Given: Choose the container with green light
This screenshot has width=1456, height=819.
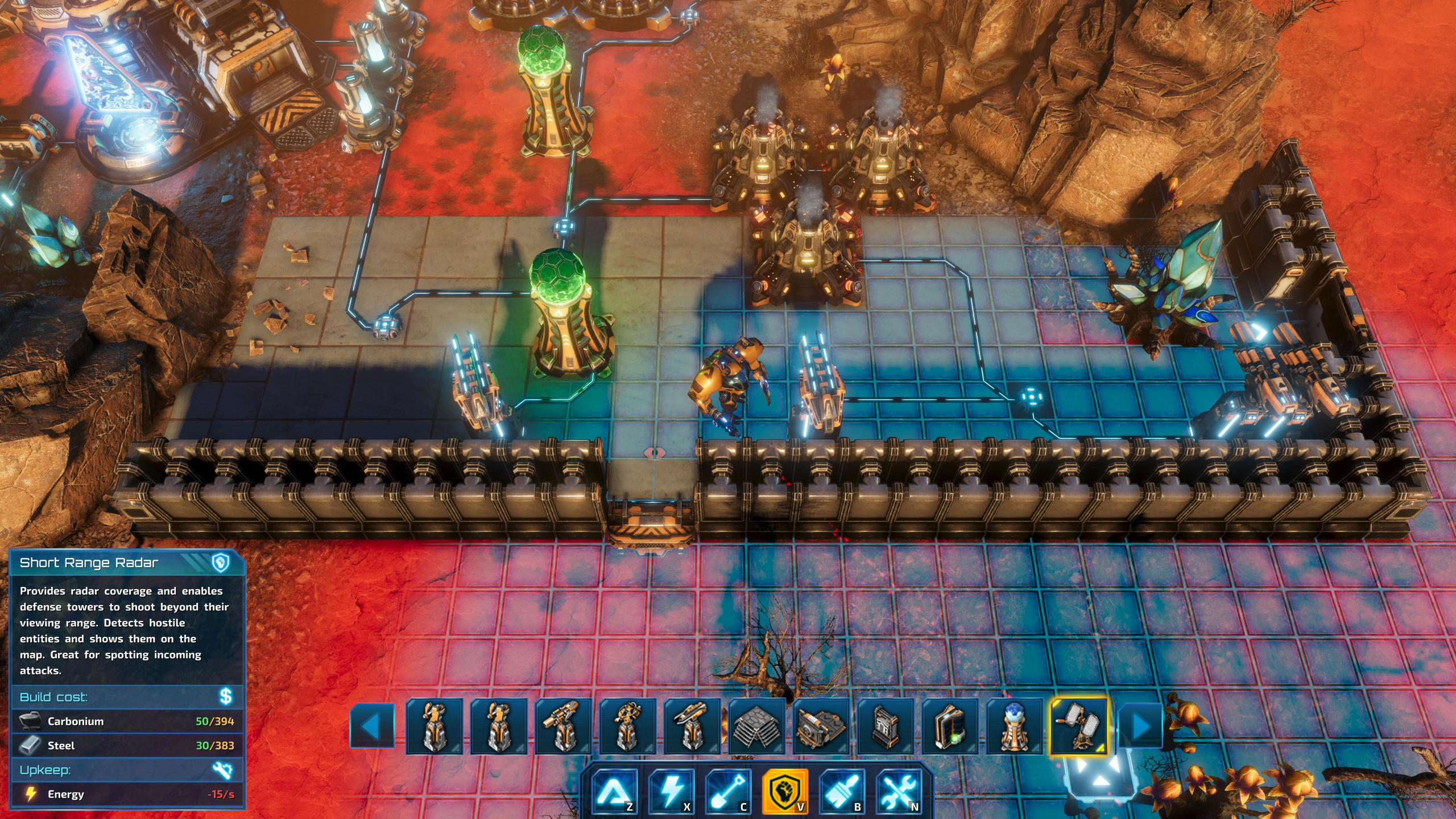Looking at the screenshot, I should pos(949,726).
